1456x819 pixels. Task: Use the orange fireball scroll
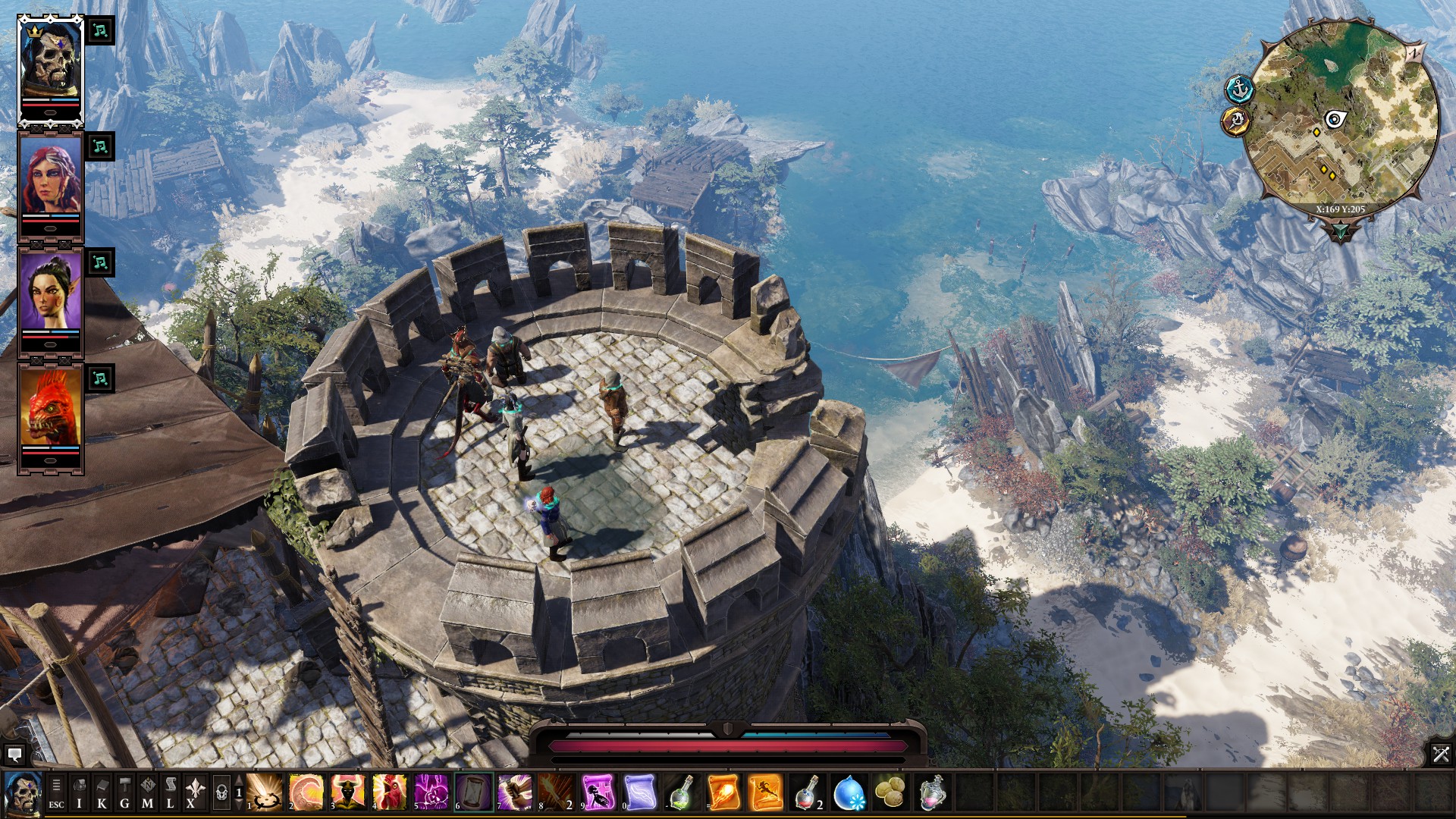pos(723,792)
